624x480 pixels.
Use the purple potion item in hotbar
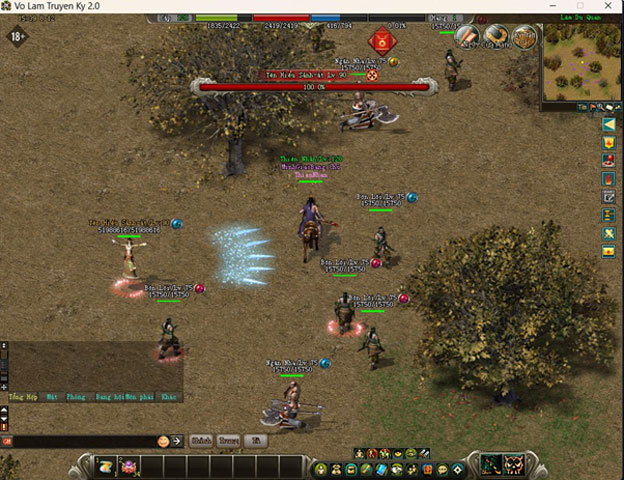click(x=129, y=466)
